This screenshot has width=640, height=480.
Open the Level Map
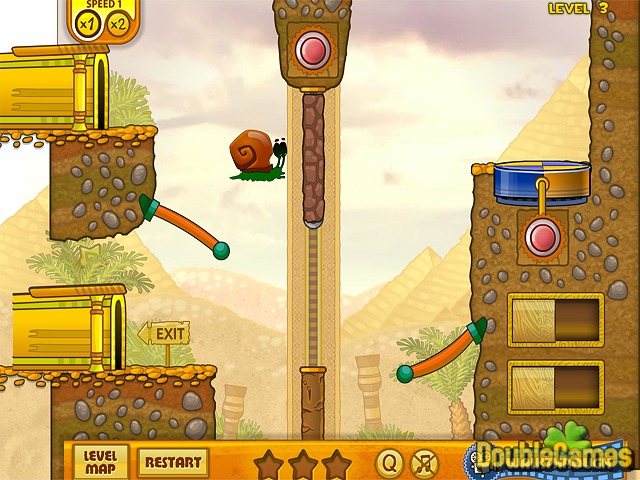click(101, 462)
